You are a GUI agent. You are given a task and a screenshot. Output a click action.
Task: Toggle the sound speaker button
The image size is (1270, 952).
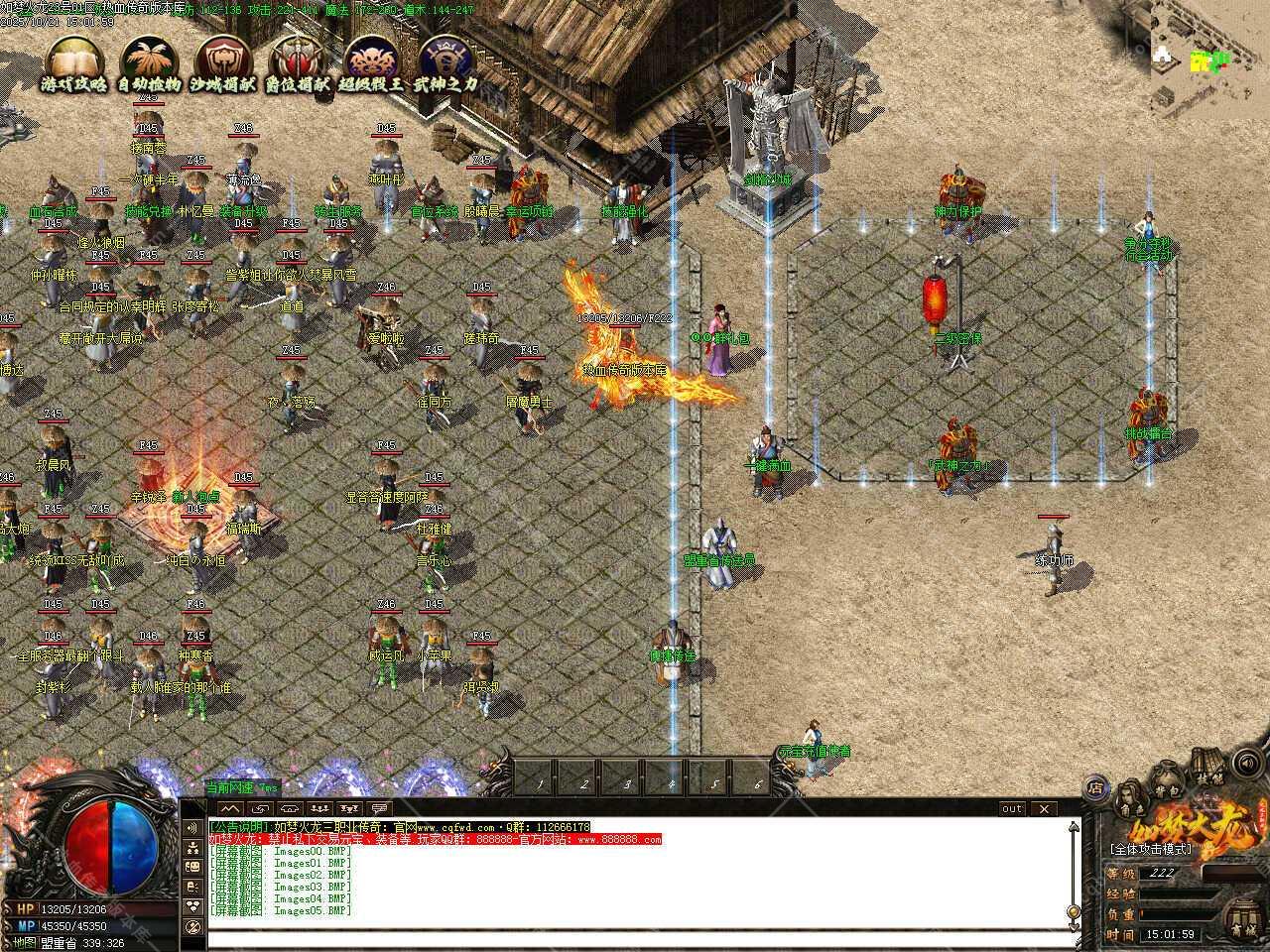(x=1245, y=765)
